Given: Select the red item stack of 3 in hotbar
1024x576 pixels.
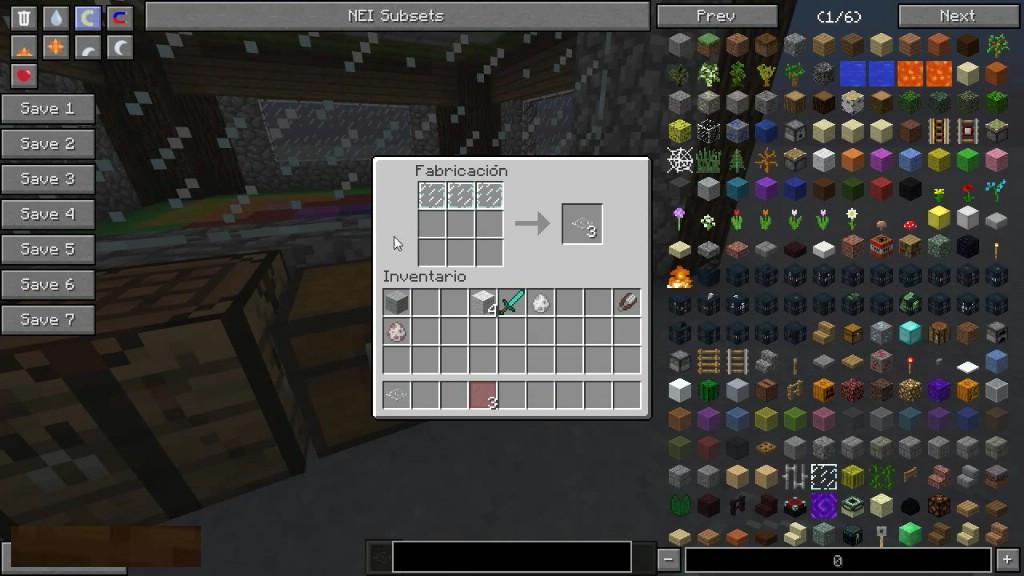Looking at the screenshot, I should [483, 395].
